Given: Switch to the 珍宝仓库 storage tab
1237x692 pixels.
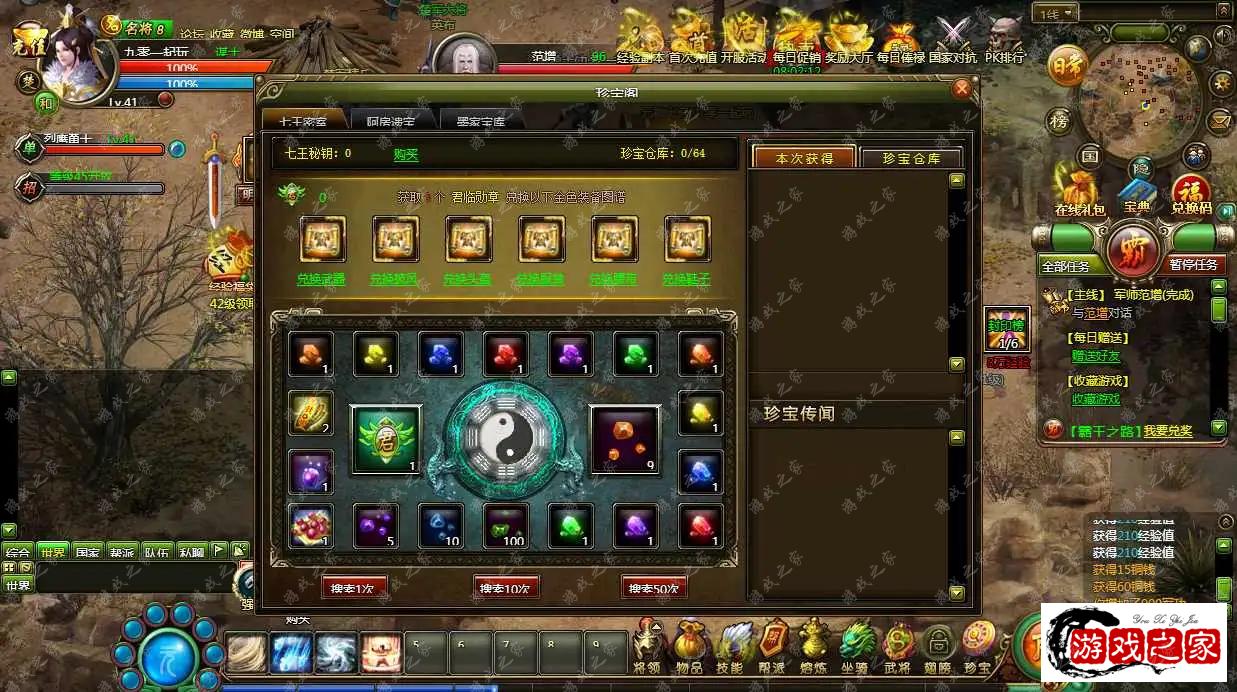Looking at the screenshot, I should [910, 158].
